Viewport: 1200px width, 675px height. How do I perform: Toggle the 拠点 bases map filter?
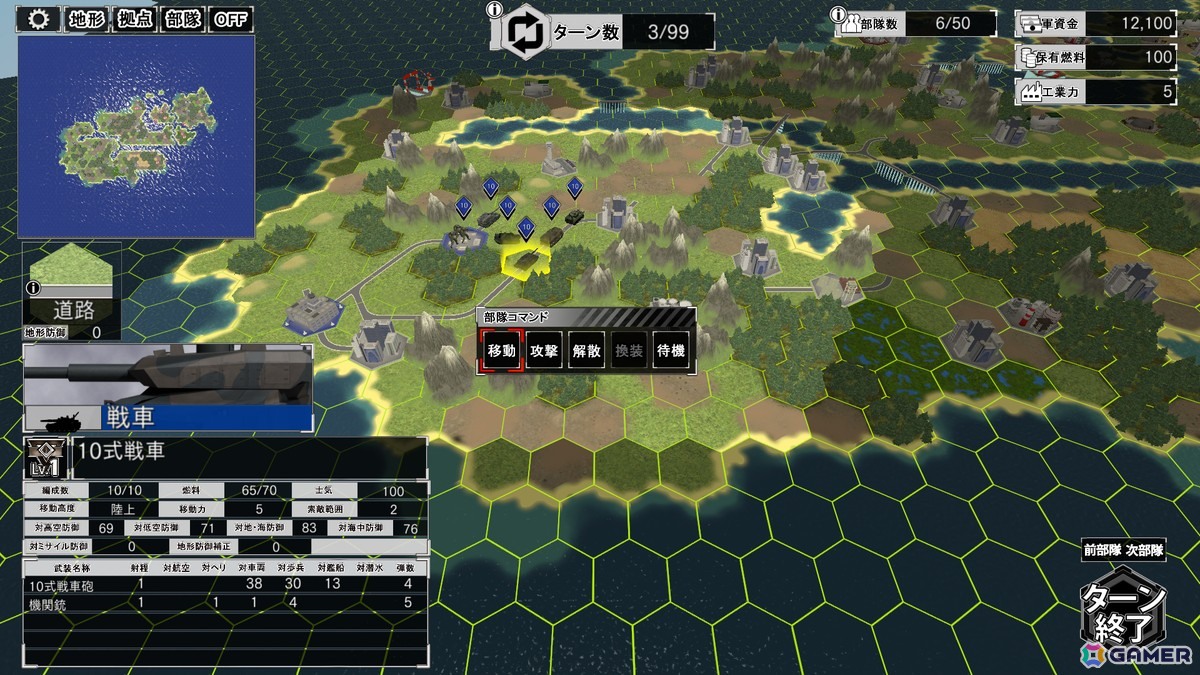point(135,19)
